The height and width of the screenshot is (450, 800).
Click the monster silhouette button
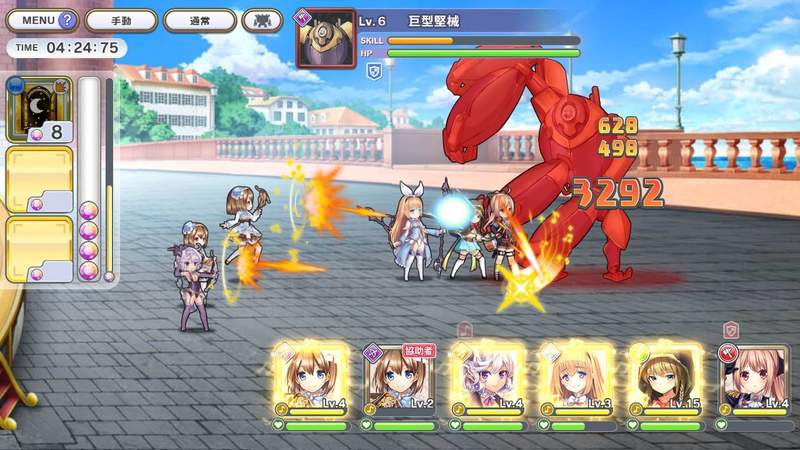pos(261,20)
